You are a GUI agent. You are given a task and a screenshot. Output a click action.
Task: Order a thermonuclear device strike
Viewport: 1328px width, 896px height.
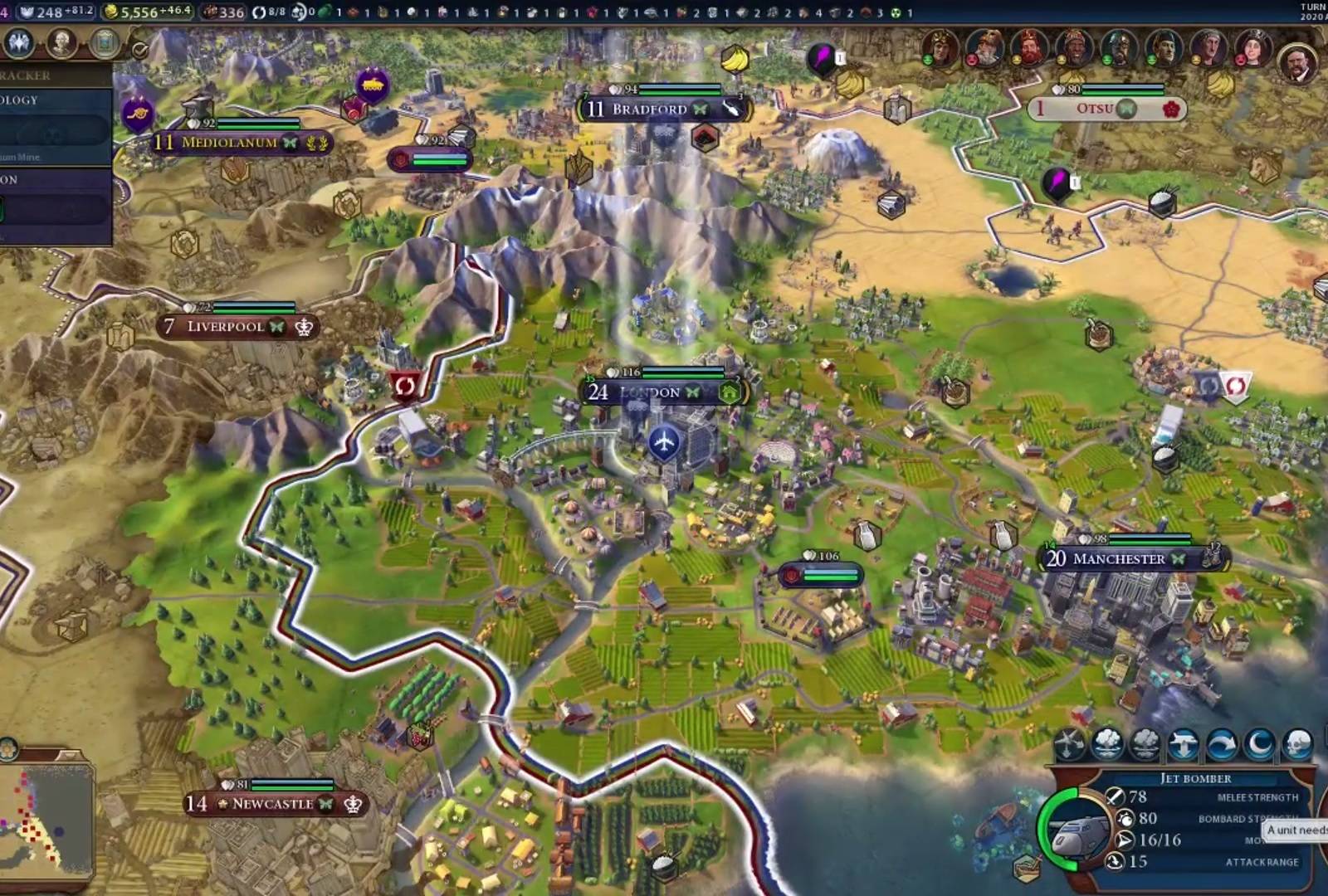(x=1145, y=743)
